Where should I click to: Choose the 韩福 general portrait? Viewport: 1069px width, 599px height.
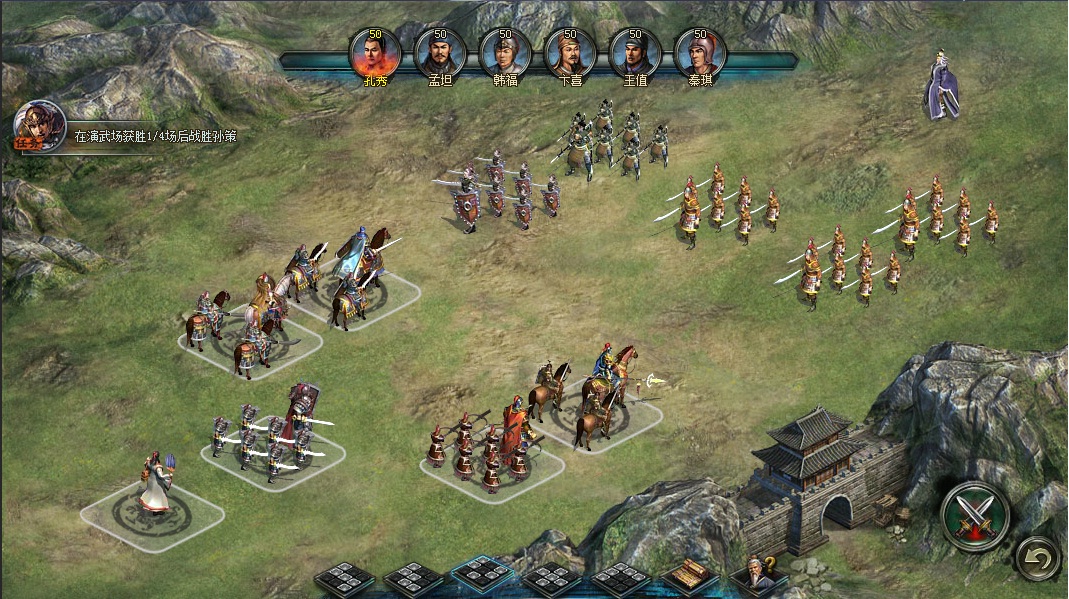[x=505, y=53]
